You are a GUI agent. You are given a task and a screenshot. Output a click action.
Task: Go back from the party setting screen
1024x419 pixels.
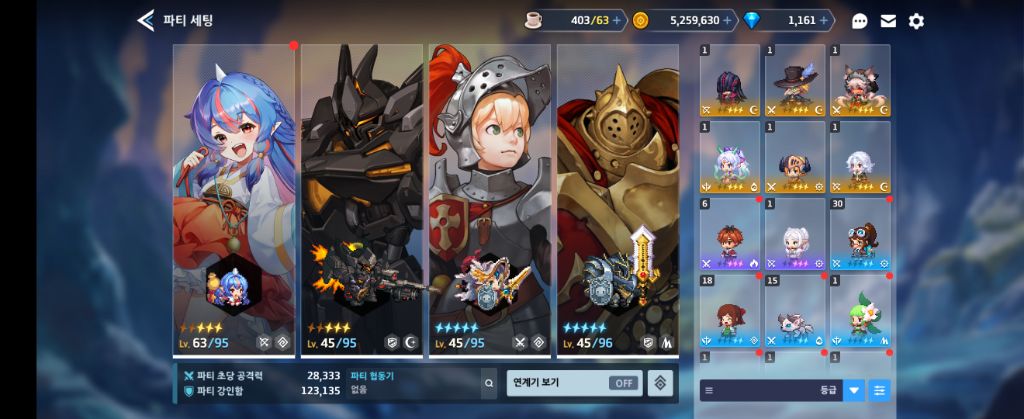pyautogui.click(x=146, y=20)
